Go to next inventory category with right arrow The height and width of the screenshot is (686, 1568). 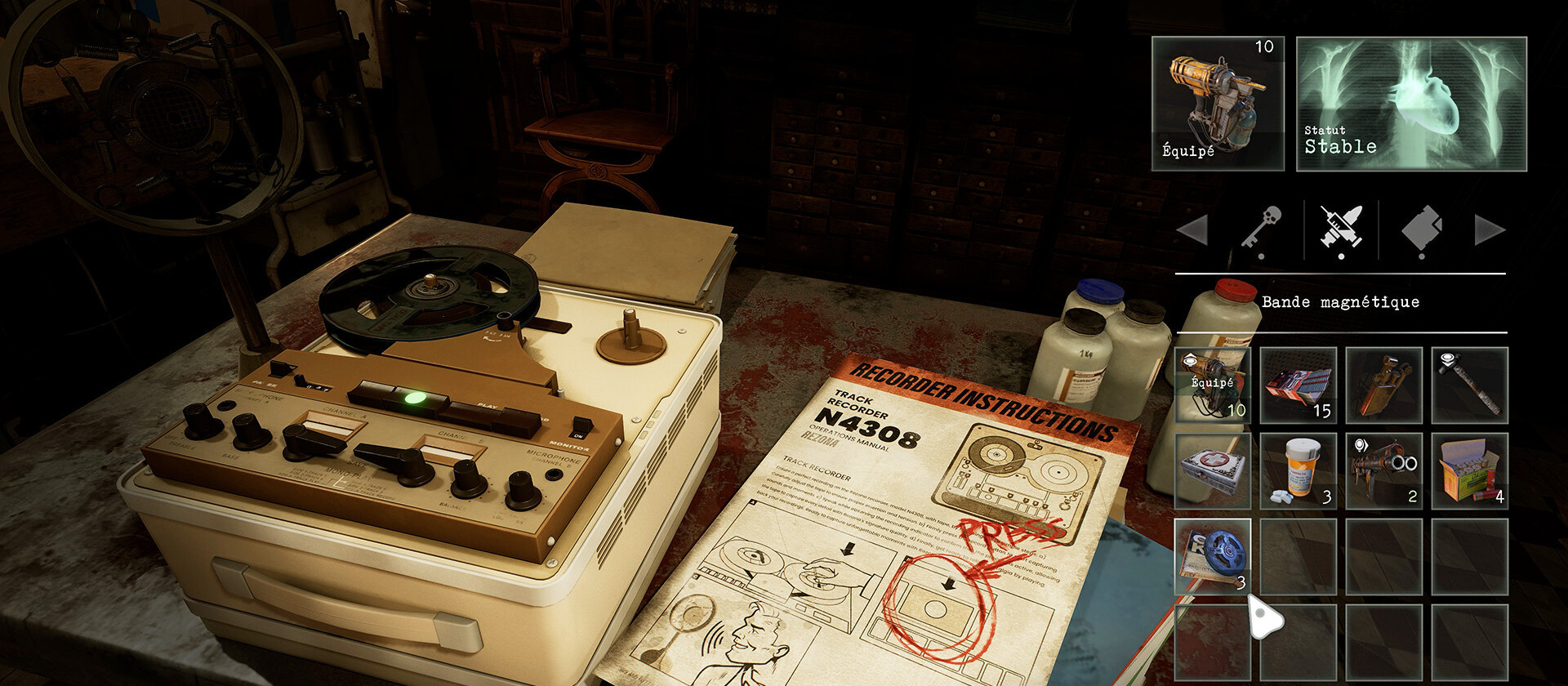[1489, 230]
